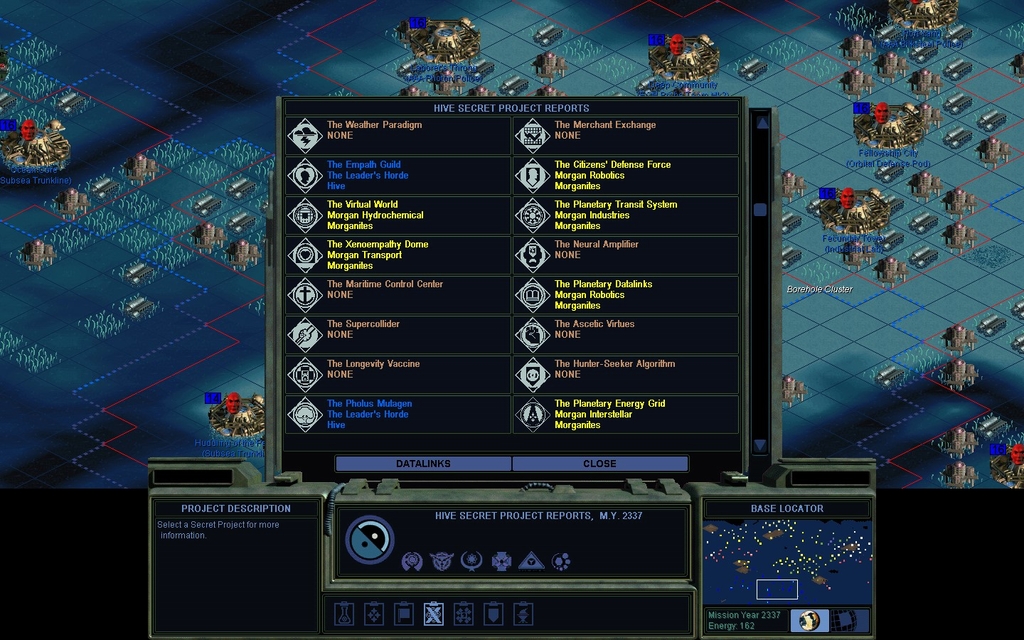Select The Supercollider project
The width and height of the screenshot is (1024, 640).
tap(398, 334)
